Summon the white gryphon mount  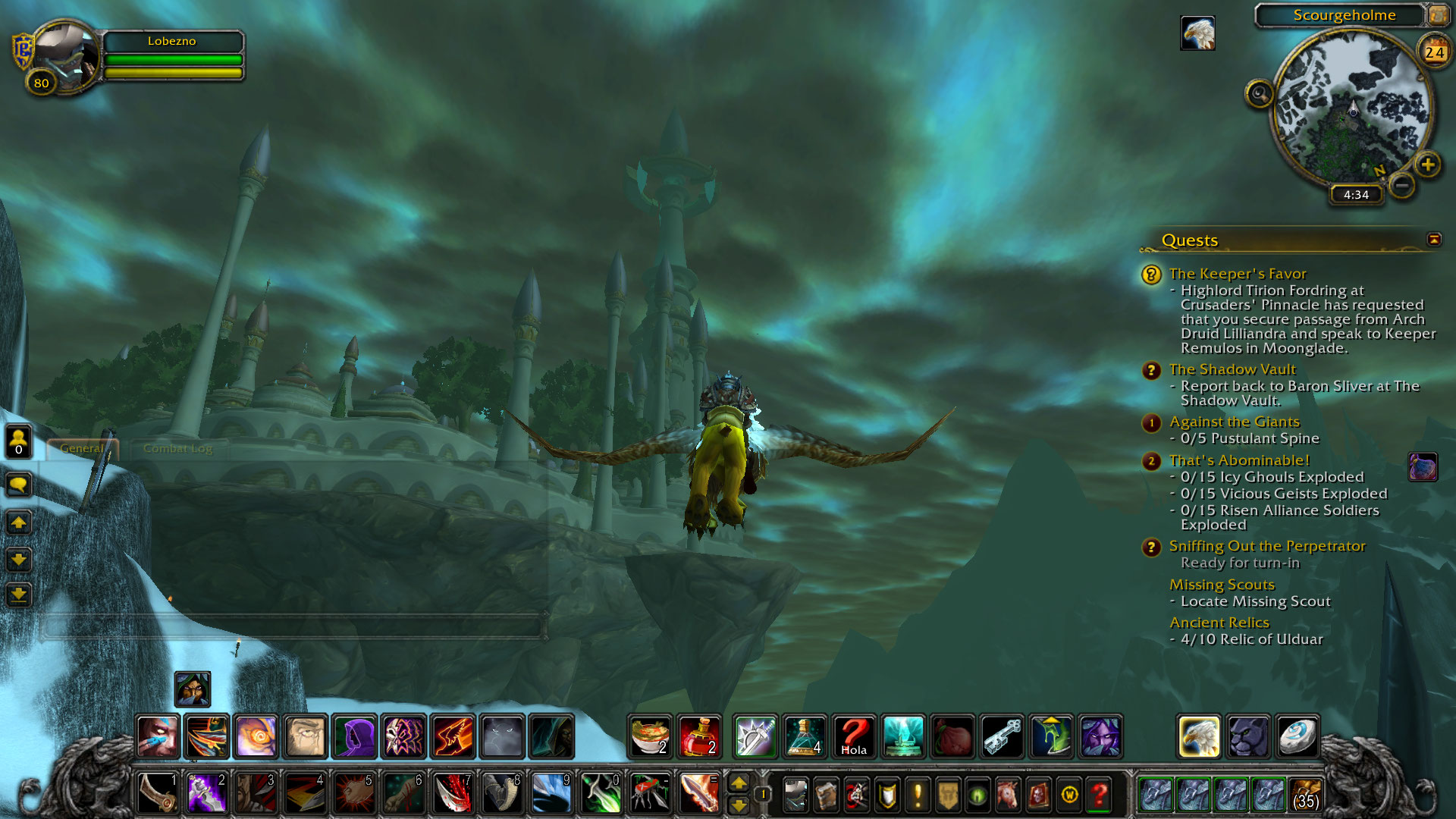[x=1199, y=736]
